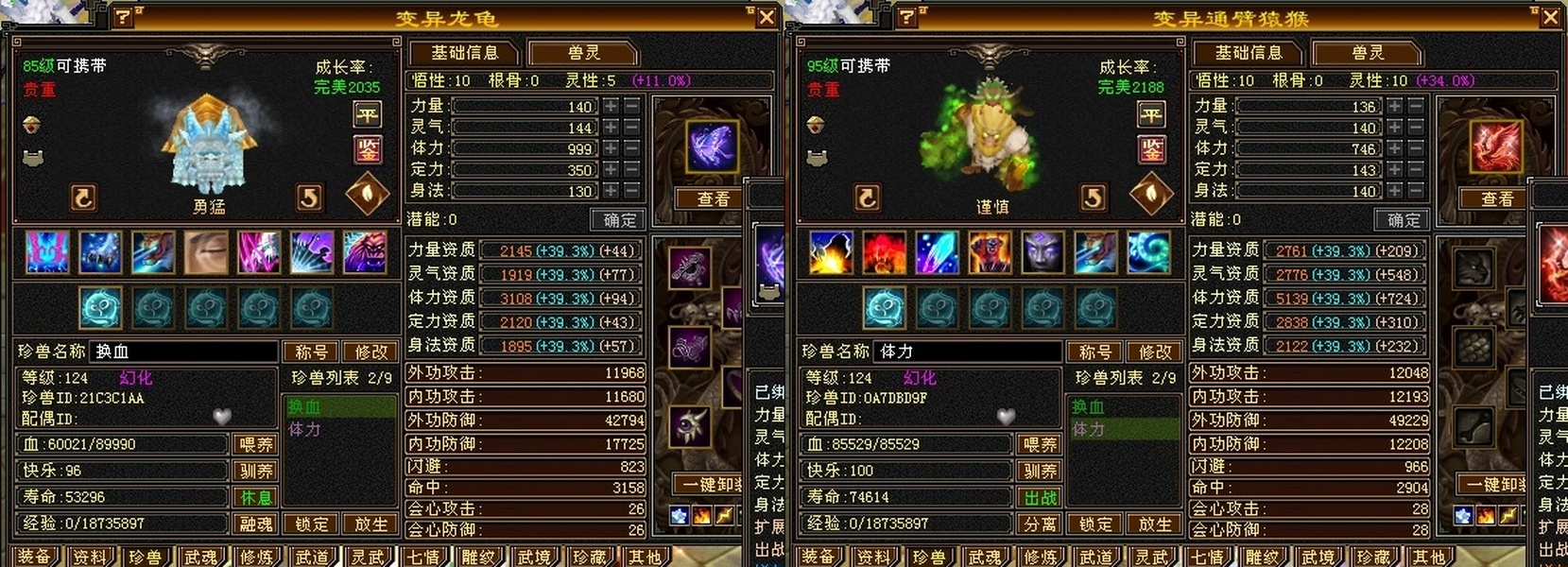Image resolution: width=1568 pixels, height=567 pixels.
Task: Click 喂养 in the 变异龙龟 window
Action: point(256,444)
